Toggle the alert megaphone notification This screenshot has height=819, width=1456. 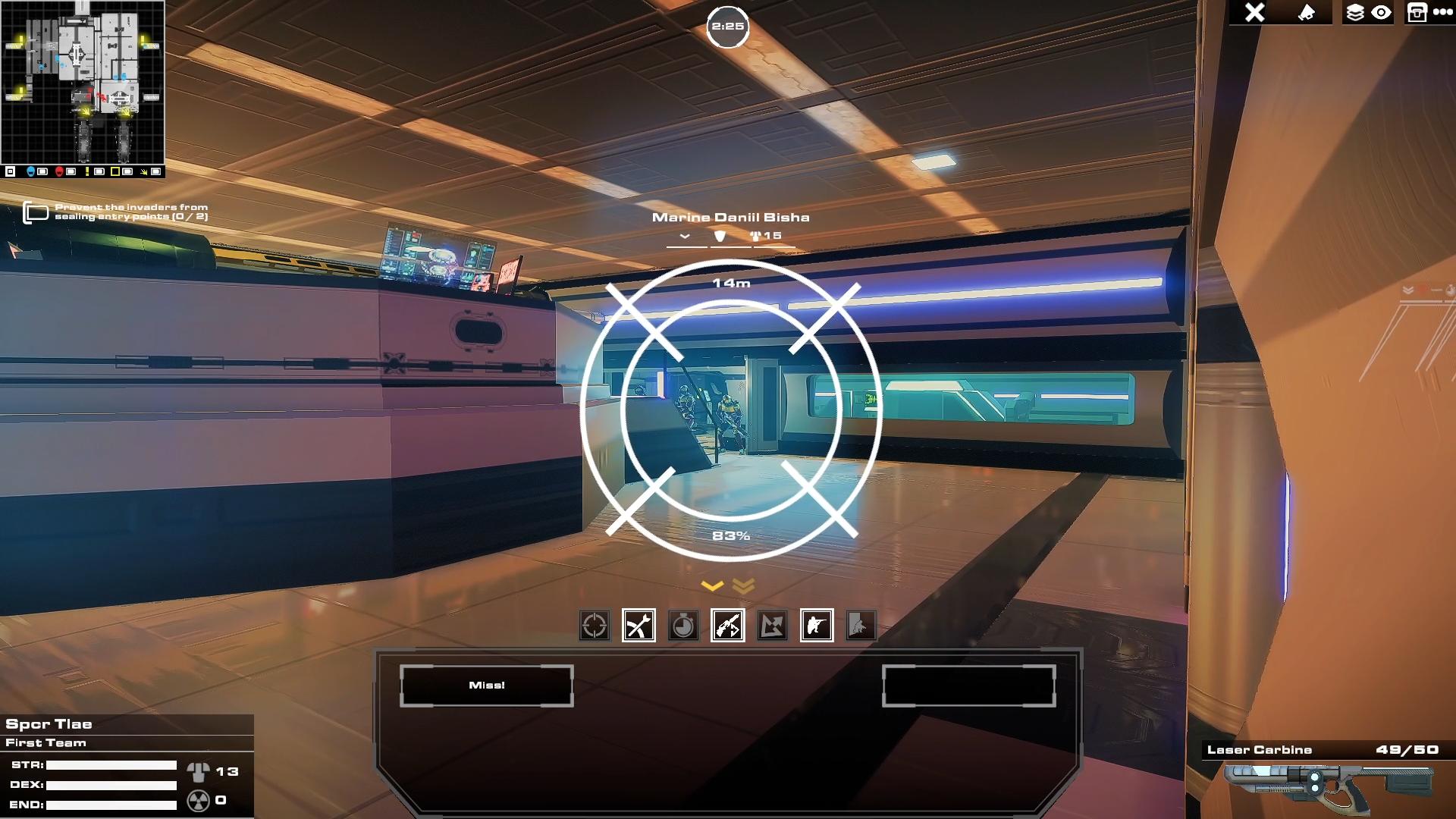coord(1307,11)
